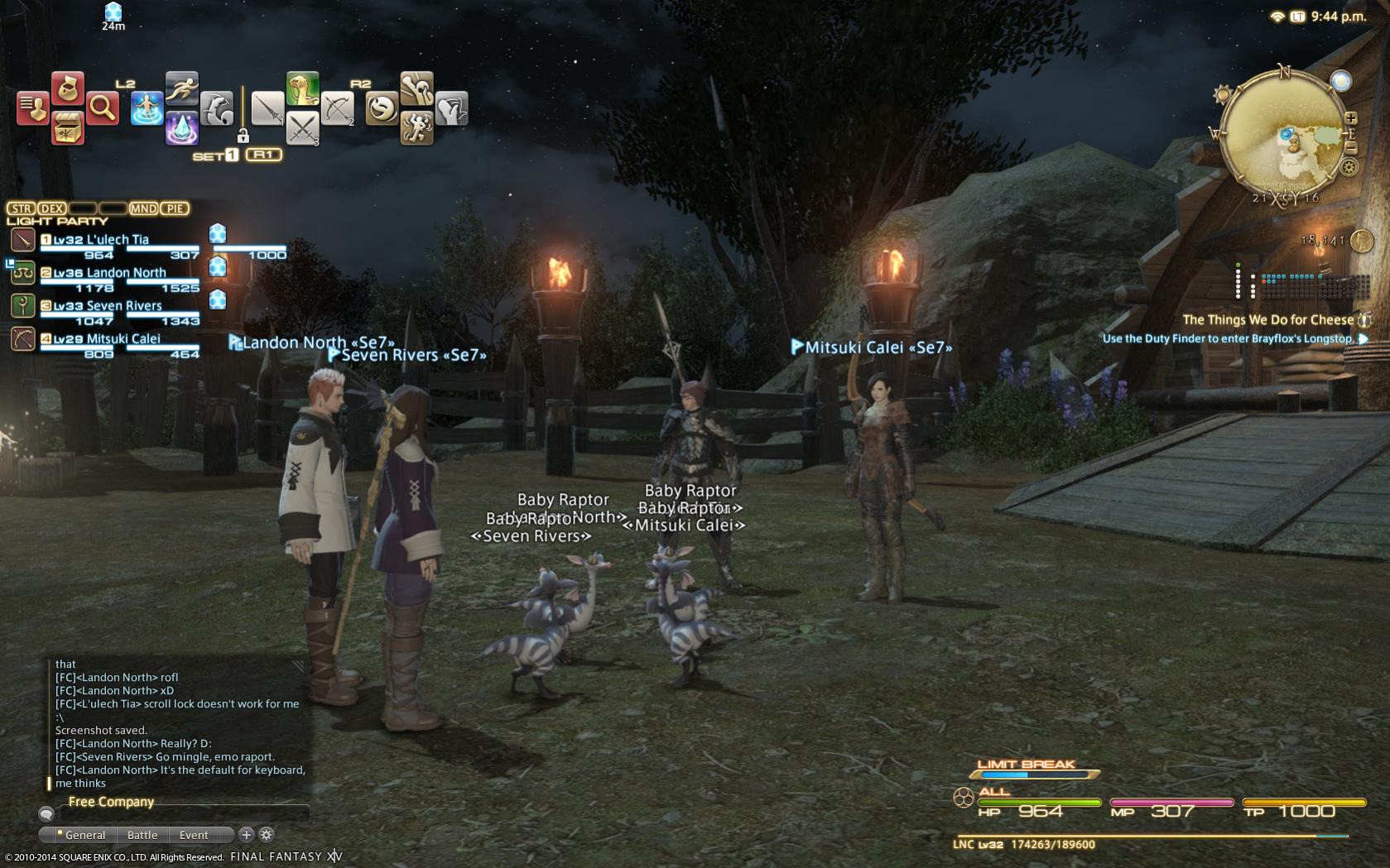Activate the Sprint running-figure ability
The height and width of the screenshot is (868, 1390).
(181, 88)
